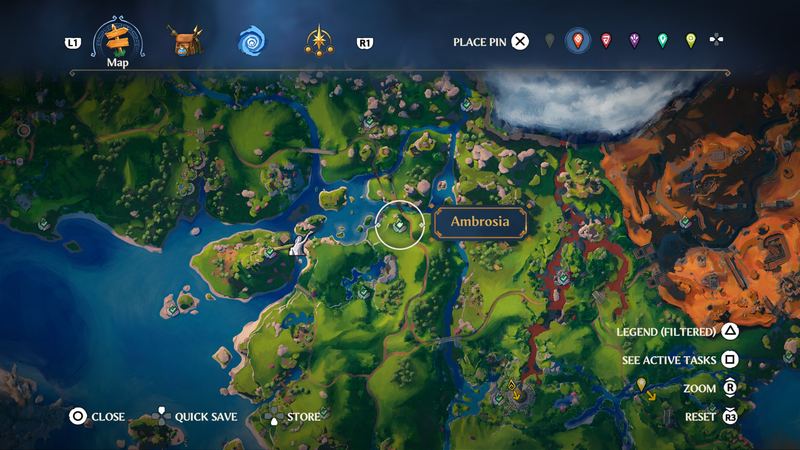The height and width of the screenshot is (450, 800).
Task: Select the yellow map pin
Action: pos(690,41)
